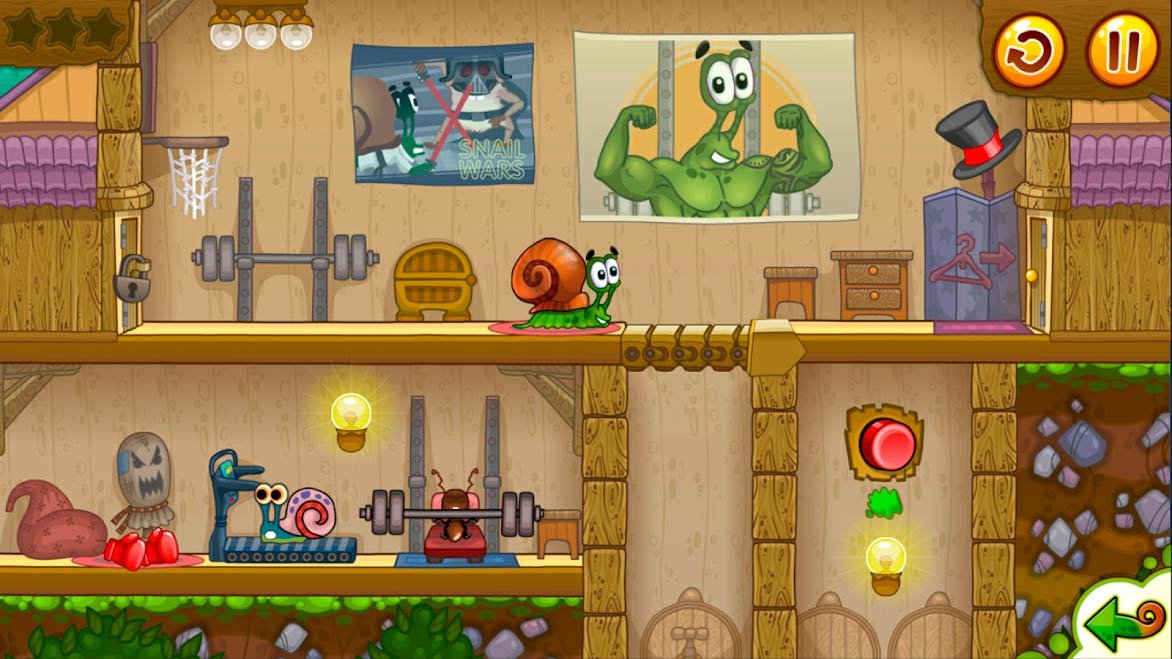Restart the level with the circular arrow button
The image size is (1172, 659).
coord(1029,49)
